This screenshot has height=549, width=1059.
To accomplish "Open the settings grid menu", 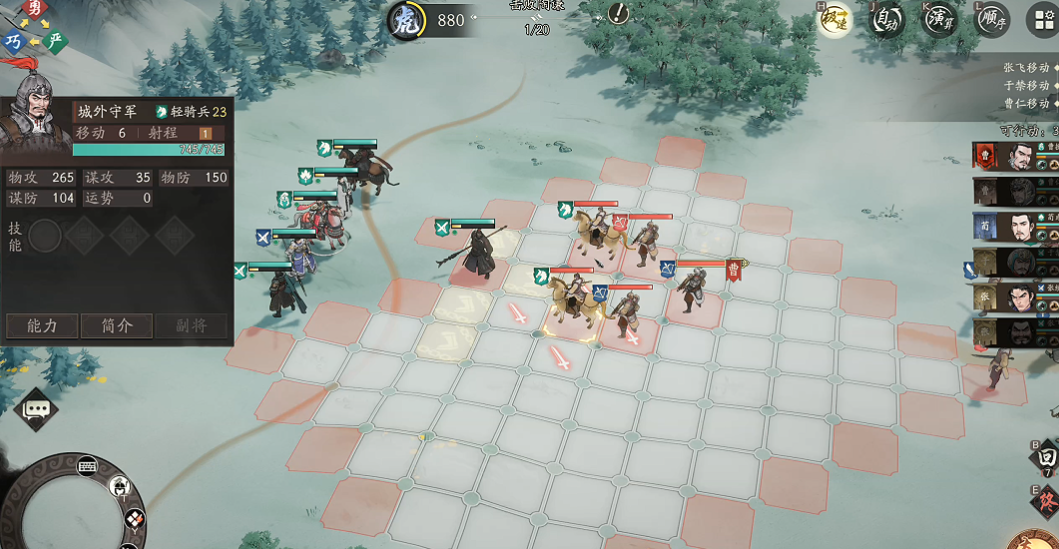I will 1042,19.
